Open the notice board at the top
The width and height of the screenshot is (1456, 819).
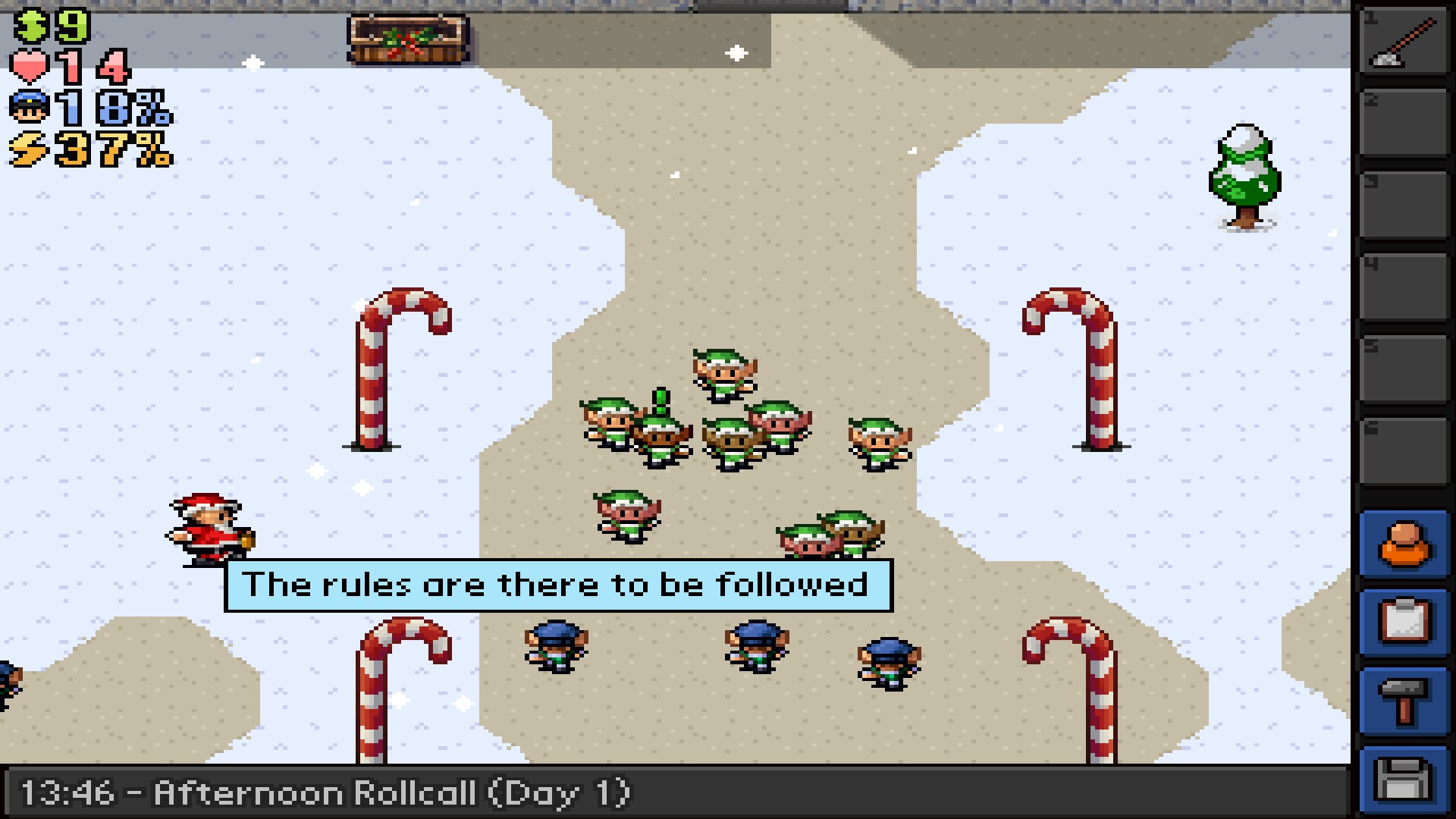pyautogui.click(x=409, y=38)
